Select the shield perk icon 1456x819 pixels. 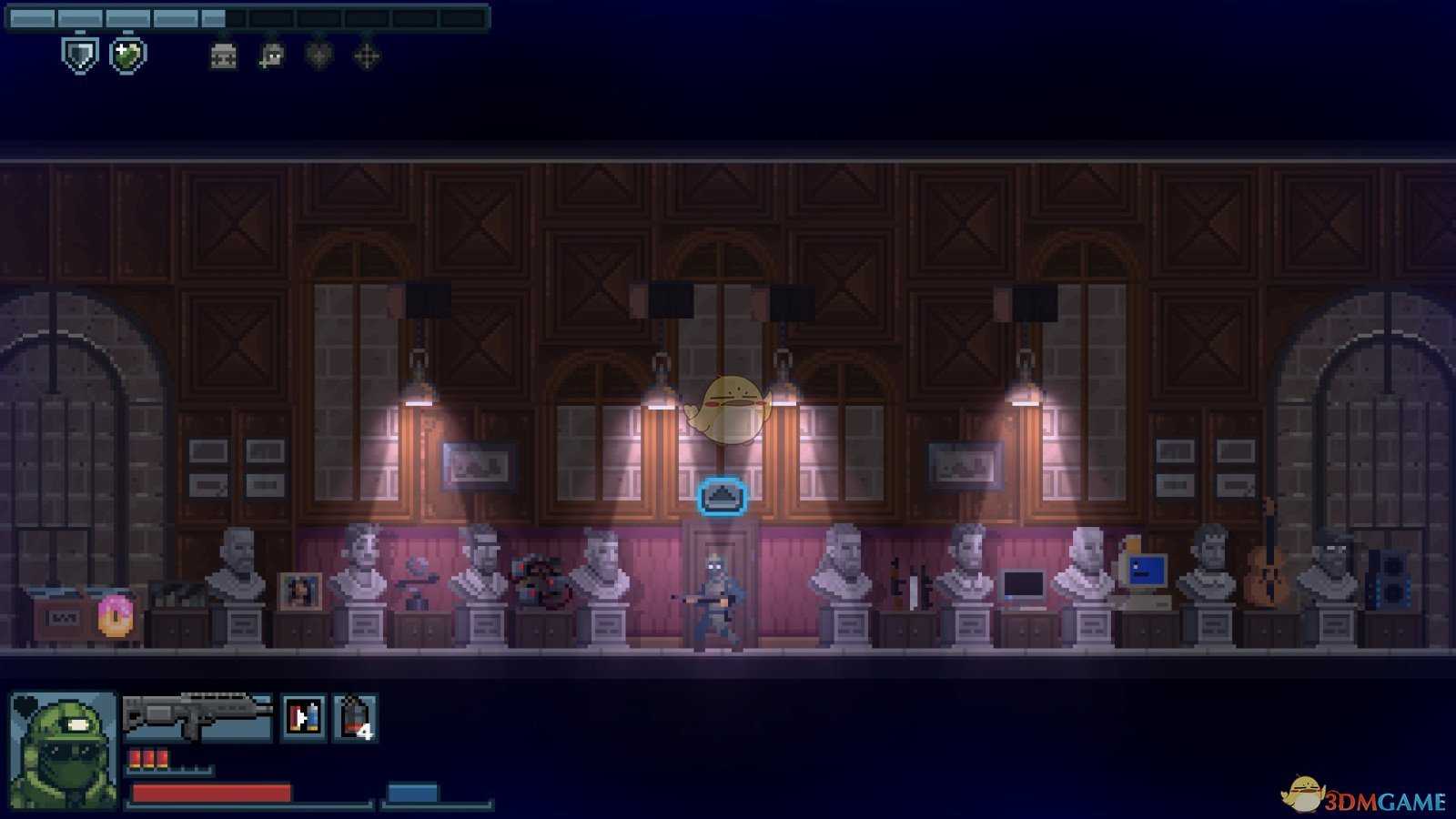80,56
